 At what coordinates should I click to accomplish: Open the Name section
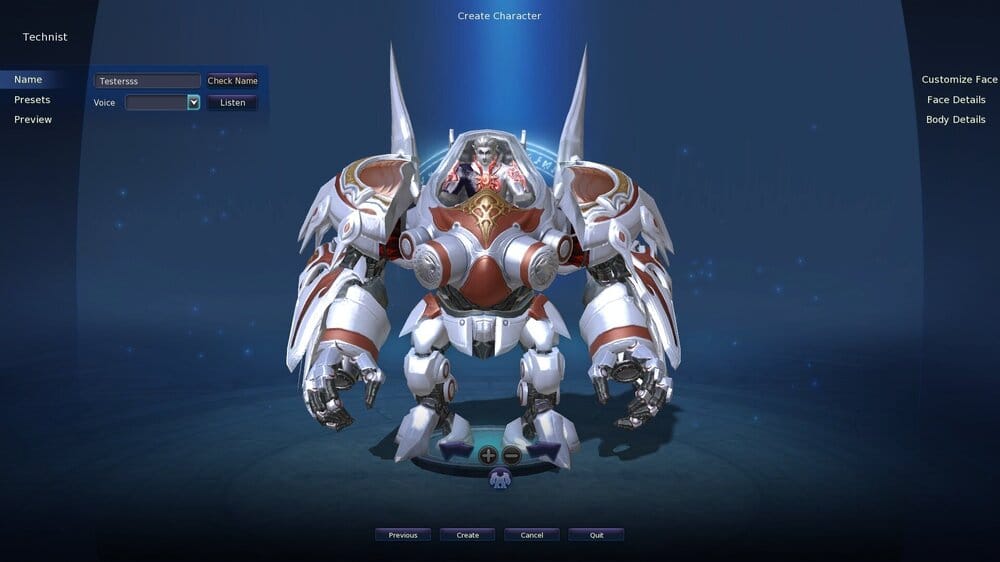(x=28, y=80)
